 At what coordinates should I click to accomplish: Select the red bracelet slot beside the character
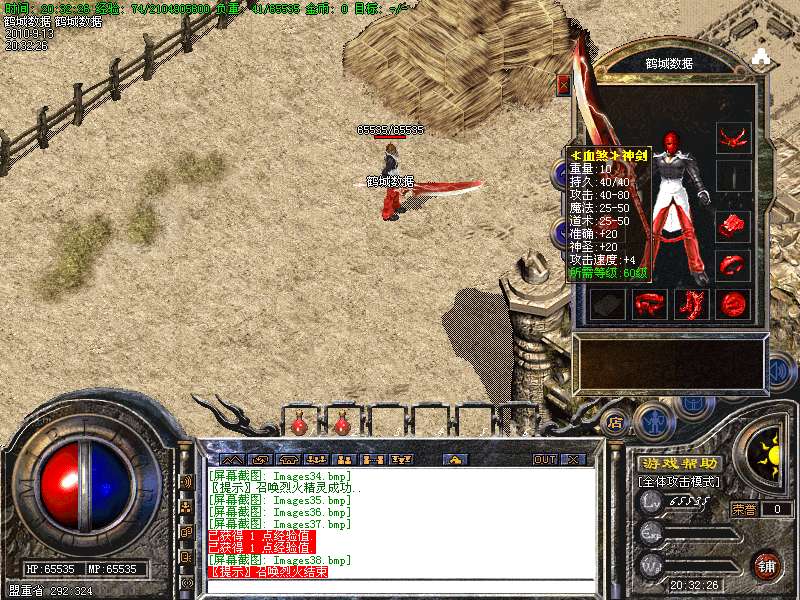click(x=734, y=226)
